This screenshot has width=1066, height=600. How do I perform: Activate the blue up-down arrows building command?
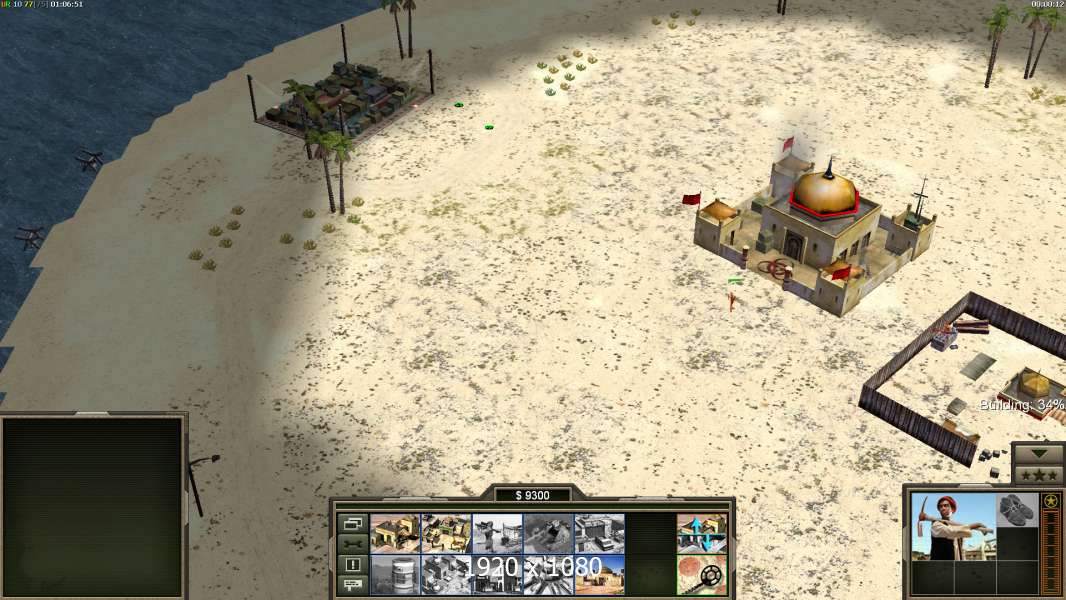coord(702,534)
